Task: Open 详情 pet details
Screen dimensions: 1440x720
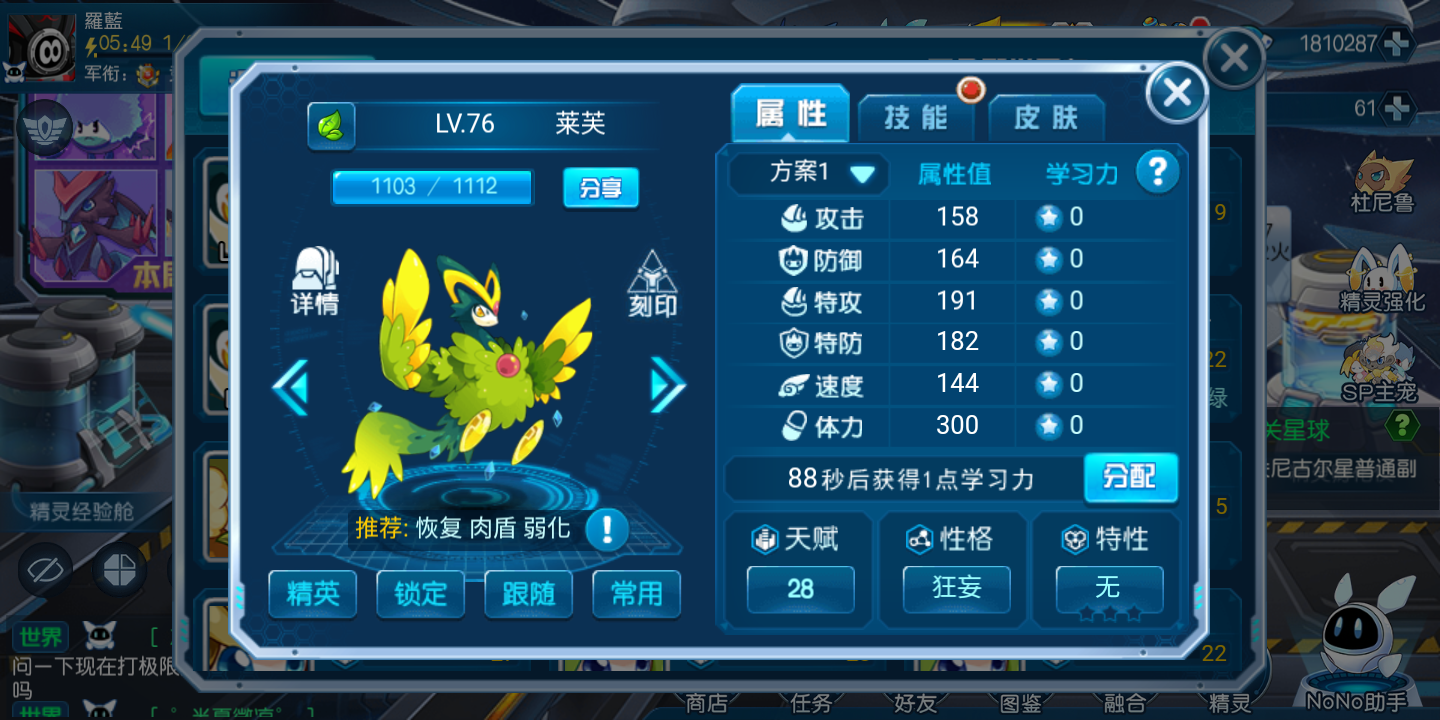Action: click(315, 282)
